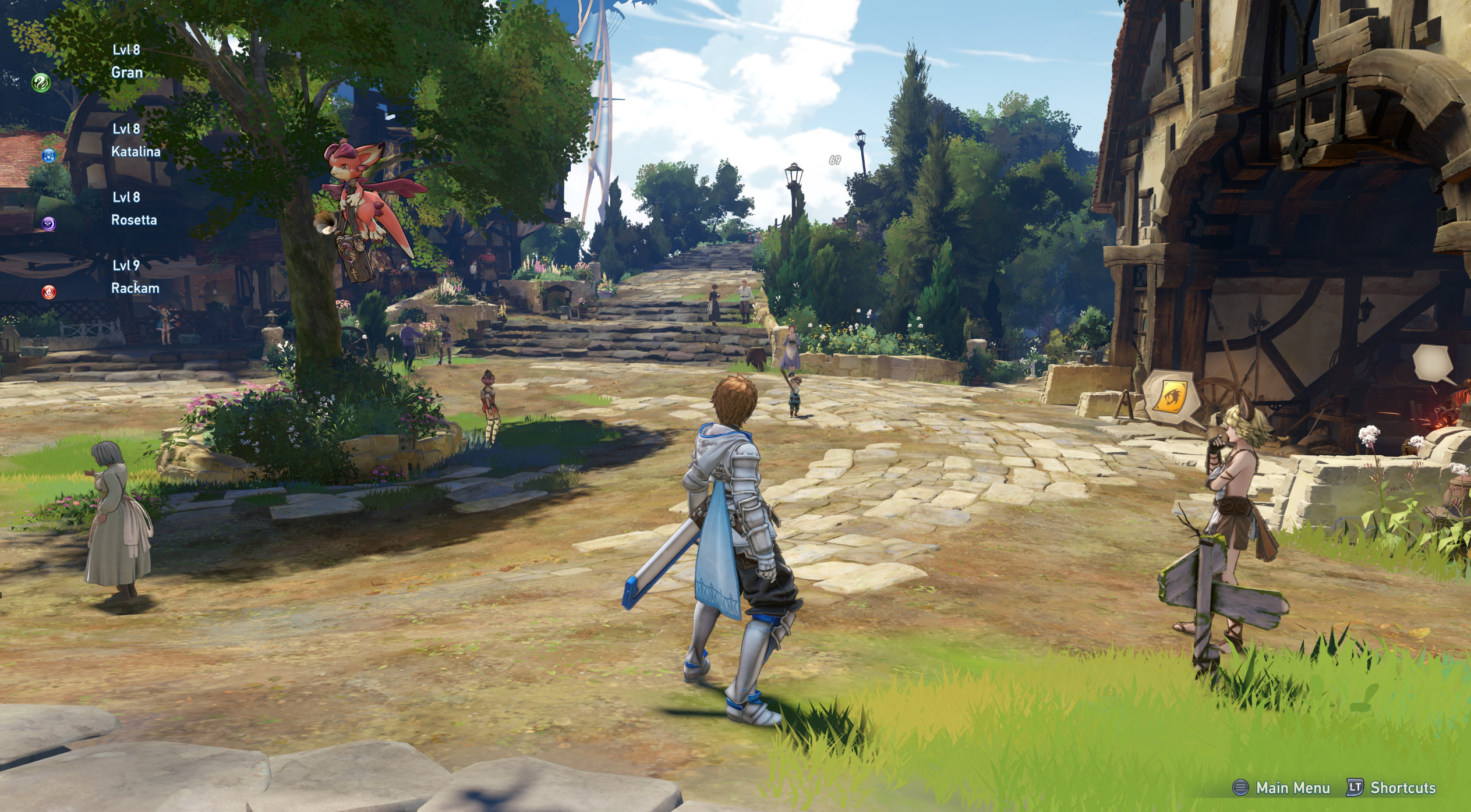Click the 69 number indicator above the stairs
This screenshot has width=1471, height=812.
(834, 161)
